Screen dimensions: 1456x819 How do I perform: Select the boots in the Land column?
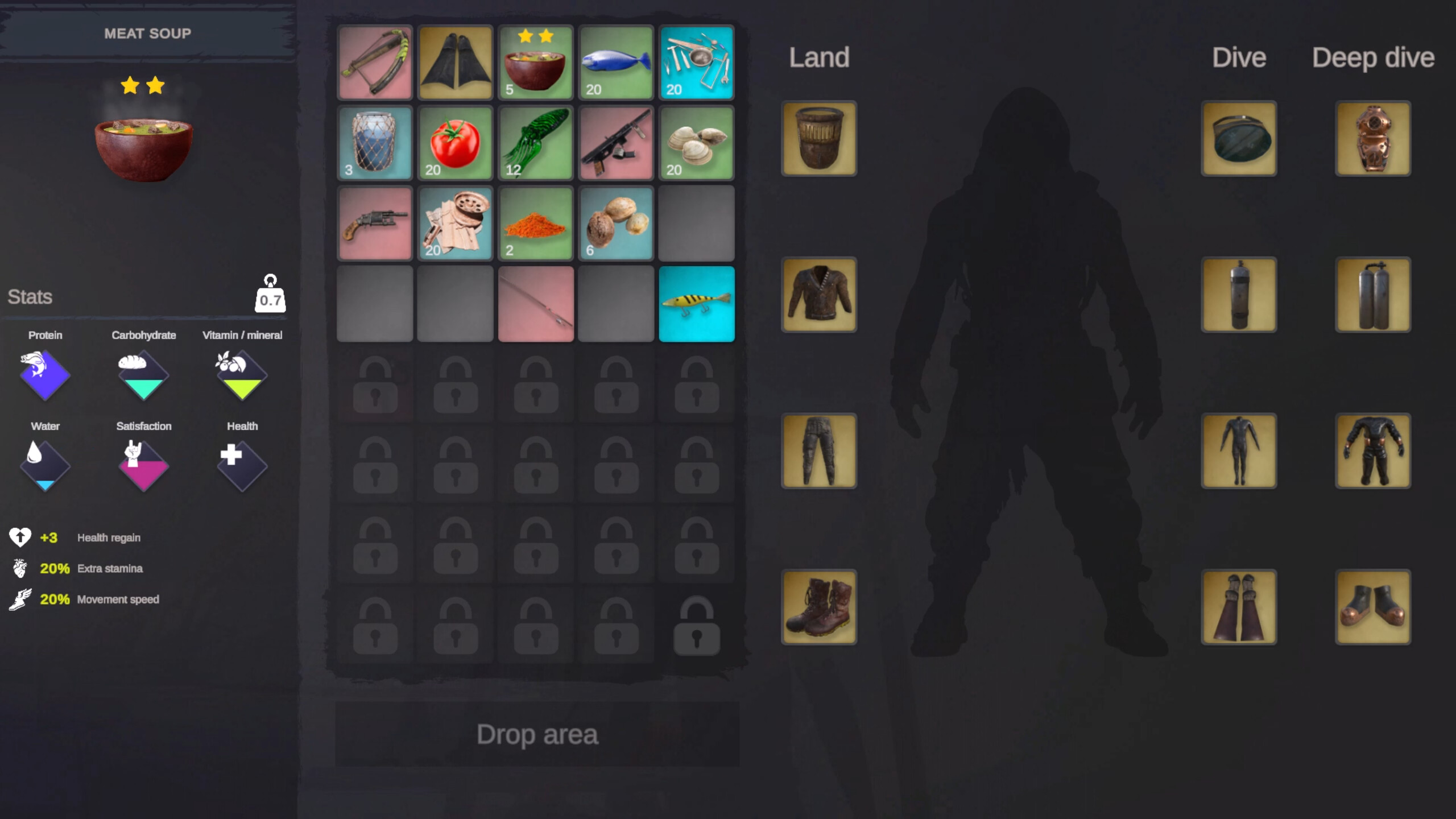(x=818, y=607)
